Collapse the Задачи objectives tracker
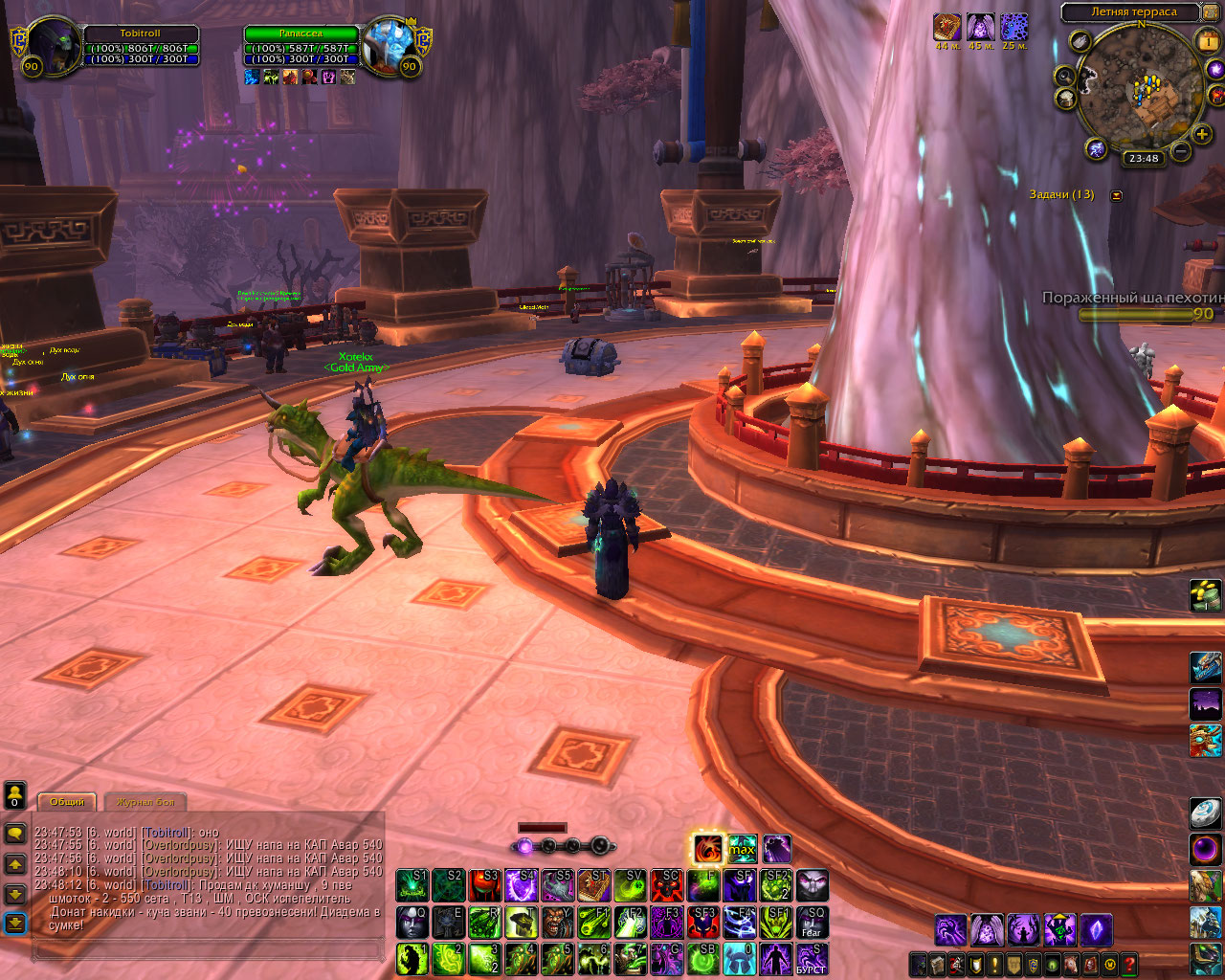Image resolution: width=1225 pixels, height=980 pixels. [x=1116, y=195]
